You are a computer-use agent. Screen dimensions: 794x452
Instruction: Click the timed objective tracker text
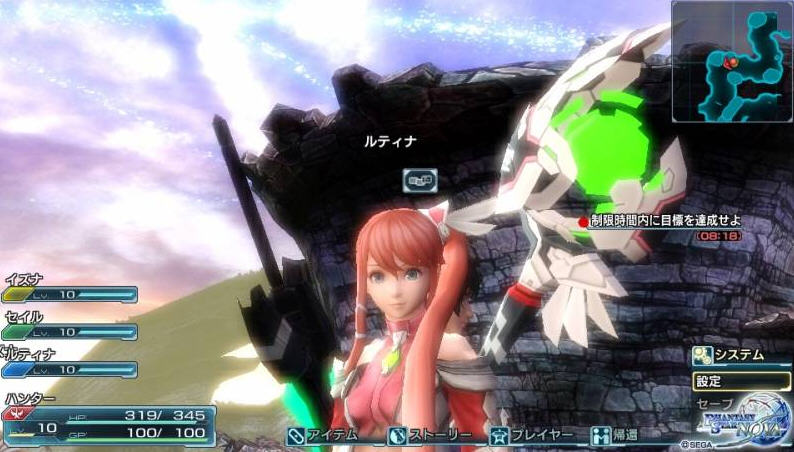[663, 220]
